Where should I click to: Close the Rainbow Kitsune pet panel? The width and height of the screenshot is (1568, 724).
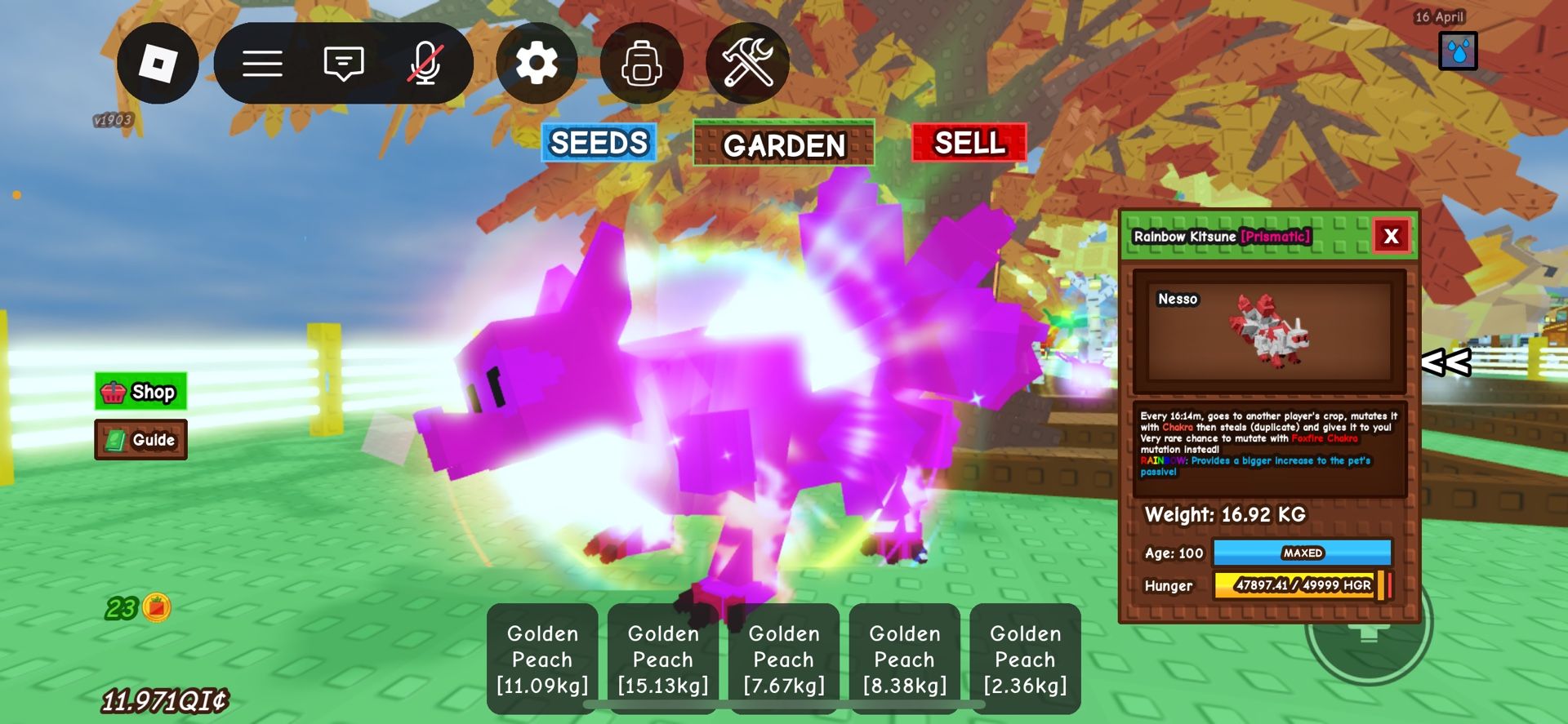pyautogui.click(x=1392, y=237)
